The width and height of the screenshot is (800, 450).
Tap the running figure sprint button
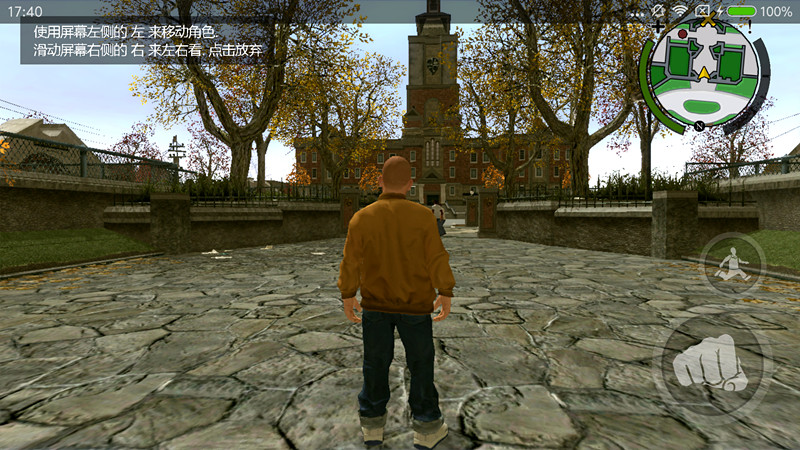click(732, 263)
